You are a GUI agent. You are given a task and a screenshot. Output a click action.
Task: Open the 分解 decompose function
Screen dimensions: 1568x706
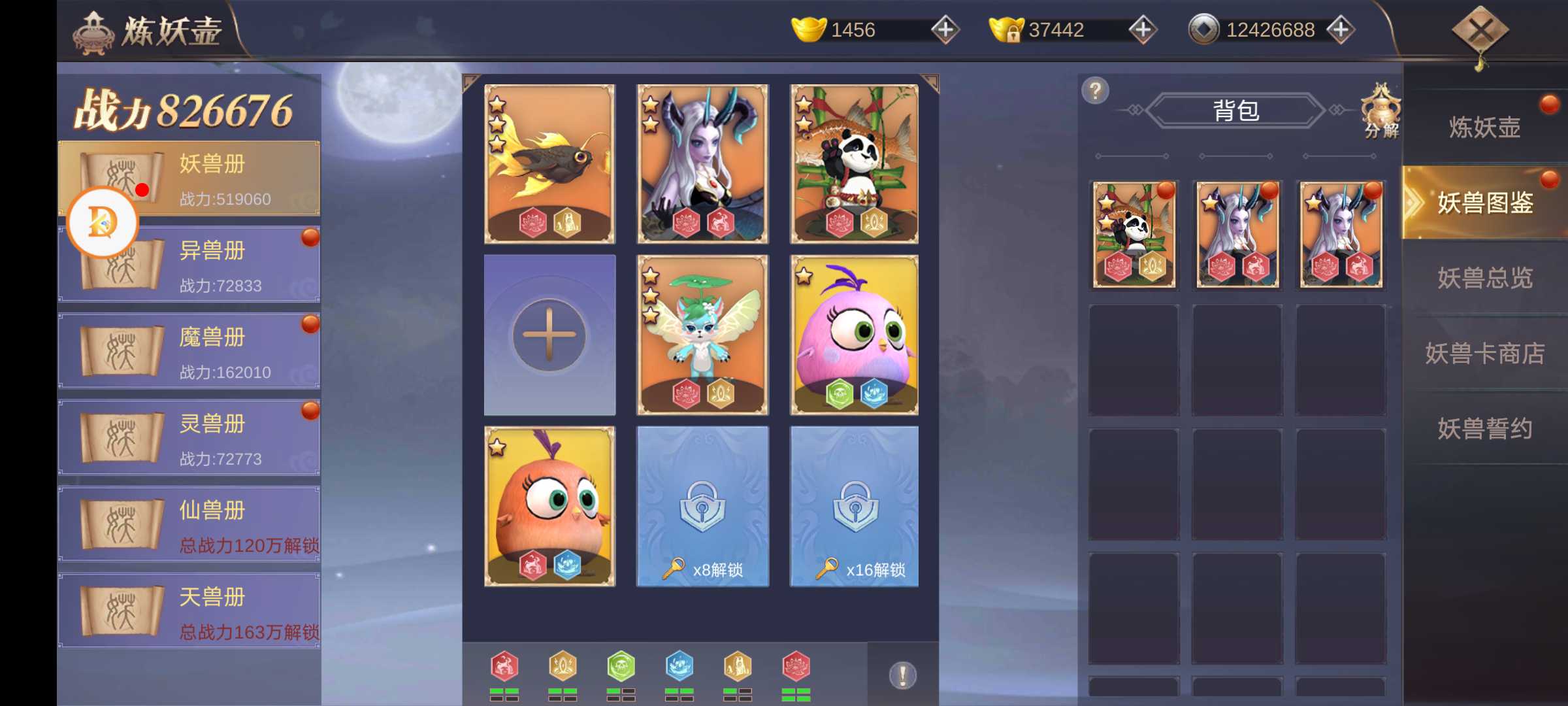(1380, 111)
